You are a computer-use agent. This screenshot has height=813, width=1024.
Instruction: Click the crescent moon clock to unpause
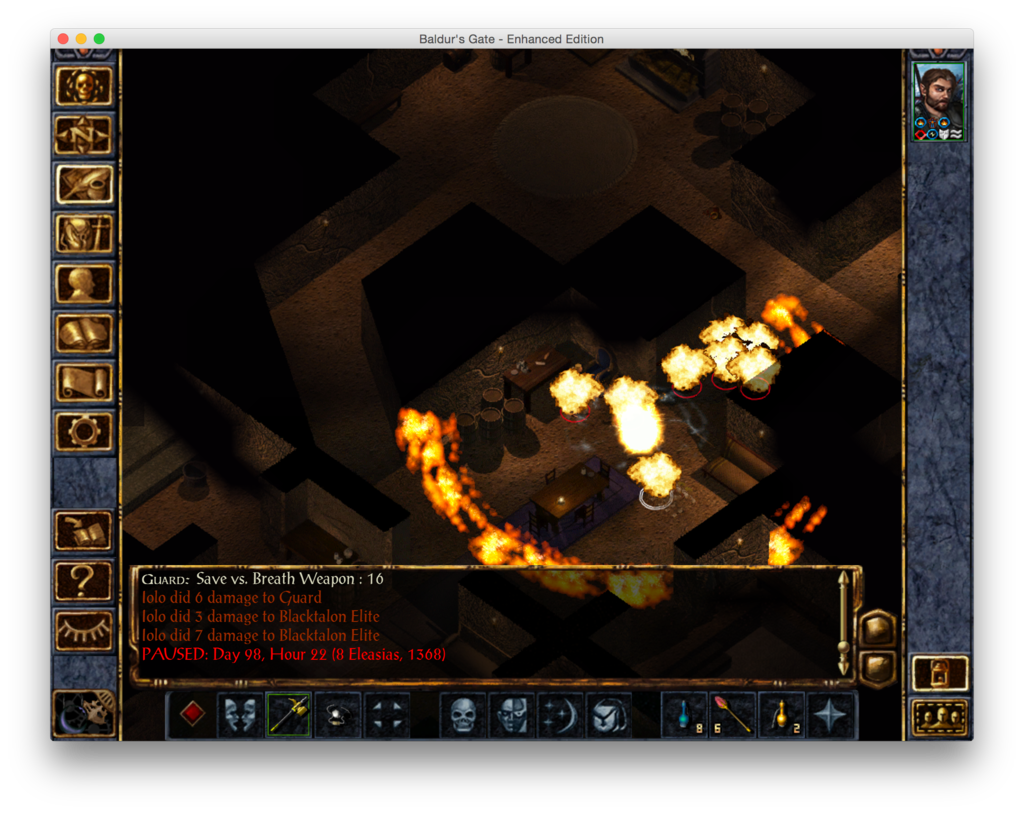tap(83, 711)
